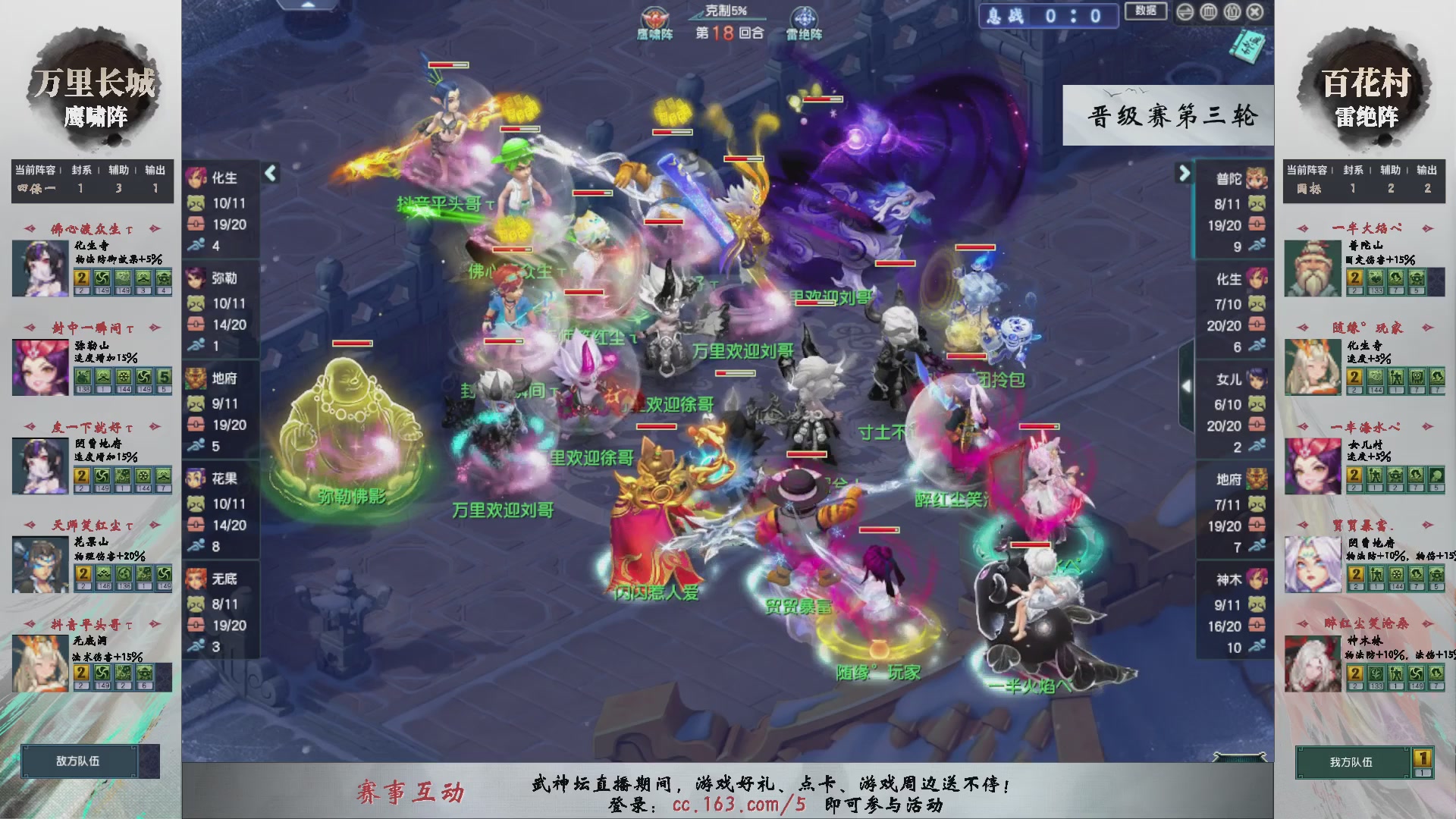Select the 普陀 unit icon in right panel
This screenshot has width=1456, height=819.
tap(1255, 180)
